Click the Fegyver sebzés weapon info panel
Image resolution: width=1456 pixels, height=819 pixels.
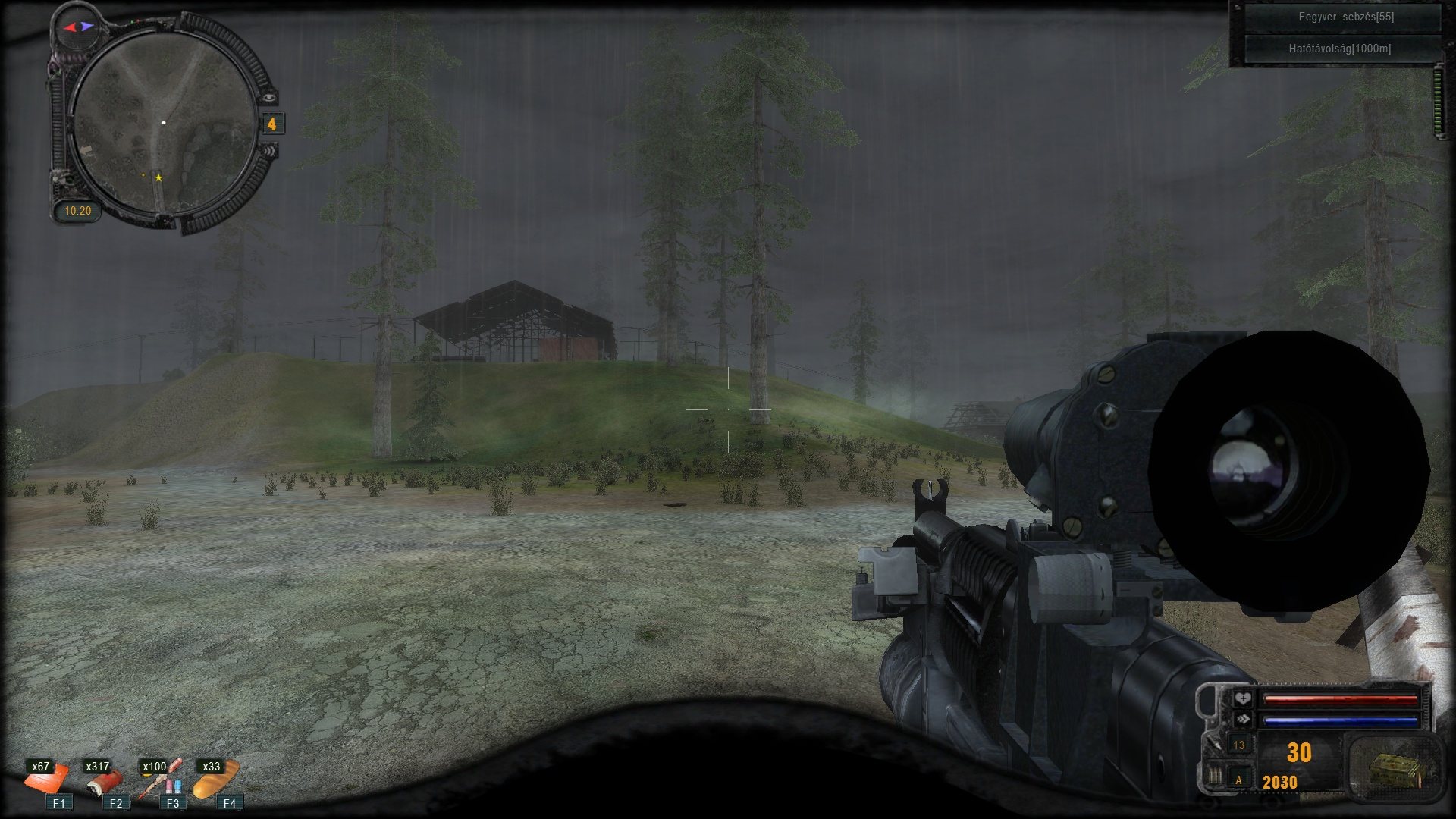[1345, 17]
